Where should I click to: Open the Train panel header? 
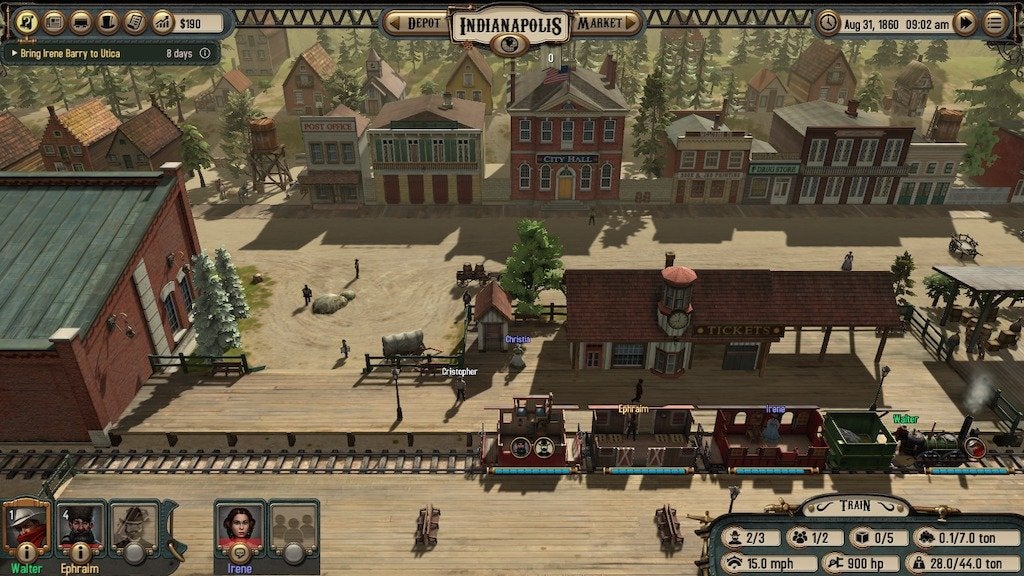855,507
